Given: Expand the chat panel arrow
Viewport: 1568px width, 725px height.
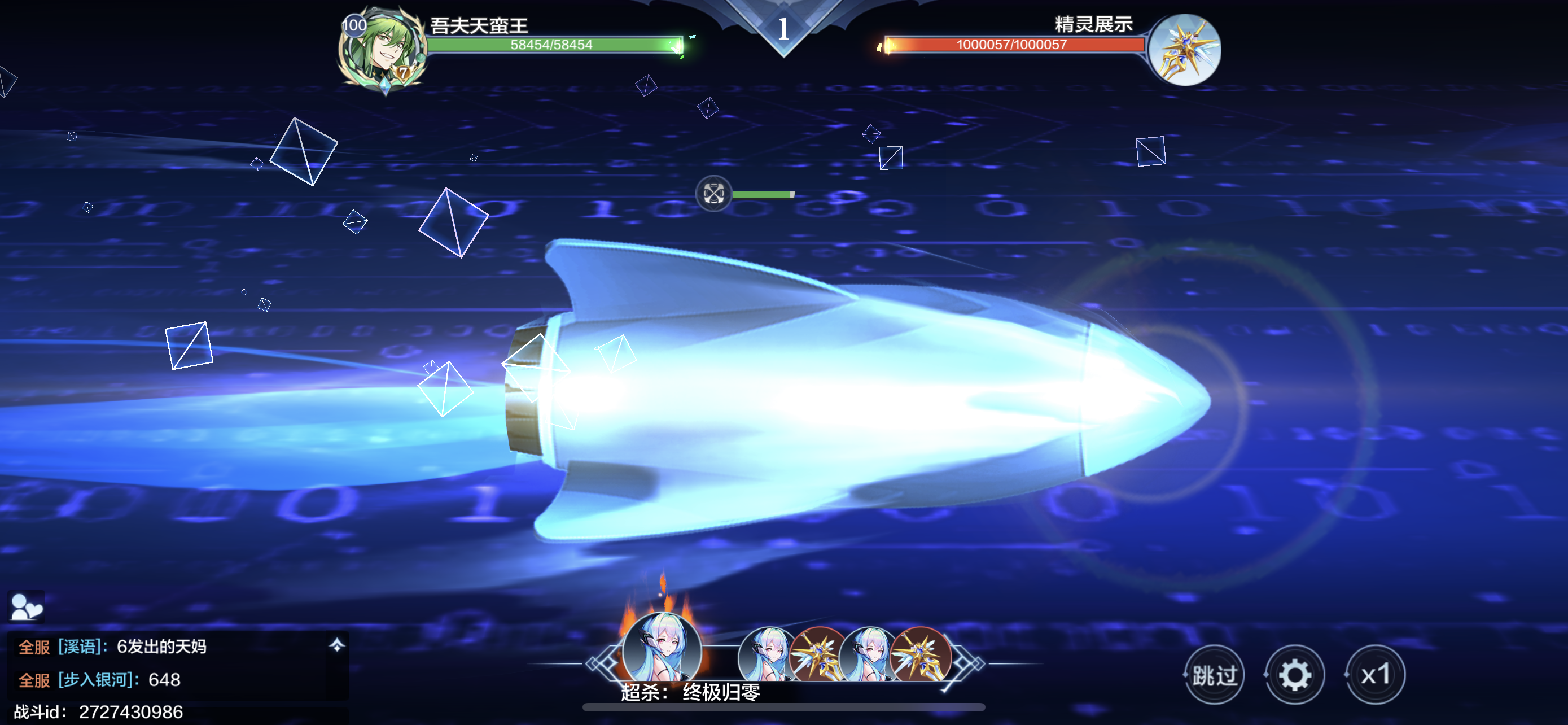Looking at the screenshot, I should click(x=336, y=645).
